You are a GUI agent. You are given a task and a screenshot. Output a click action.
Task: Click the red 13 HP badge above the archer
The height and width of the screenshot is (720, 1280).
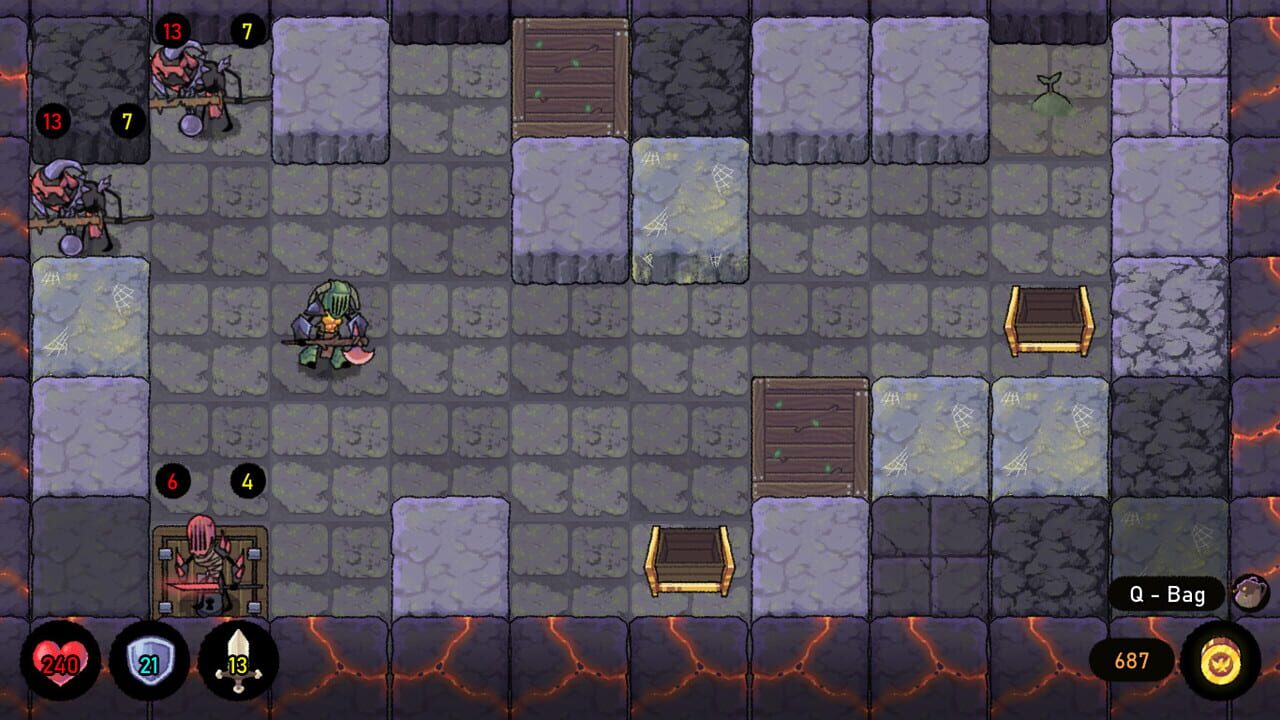[170, 30]
